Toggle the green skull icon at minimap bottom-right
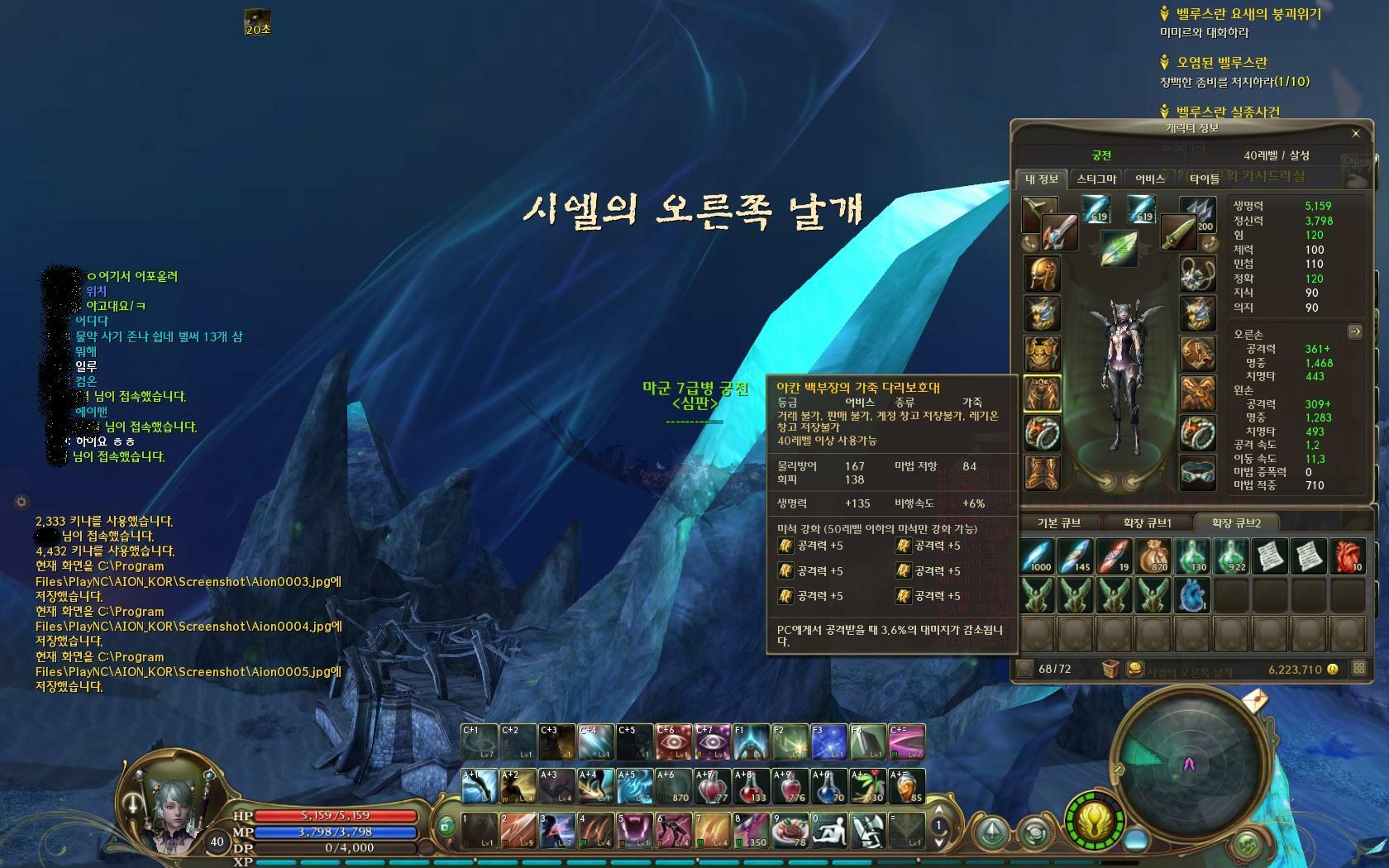The image size is (1389, 868). [x=1248, y=845]
